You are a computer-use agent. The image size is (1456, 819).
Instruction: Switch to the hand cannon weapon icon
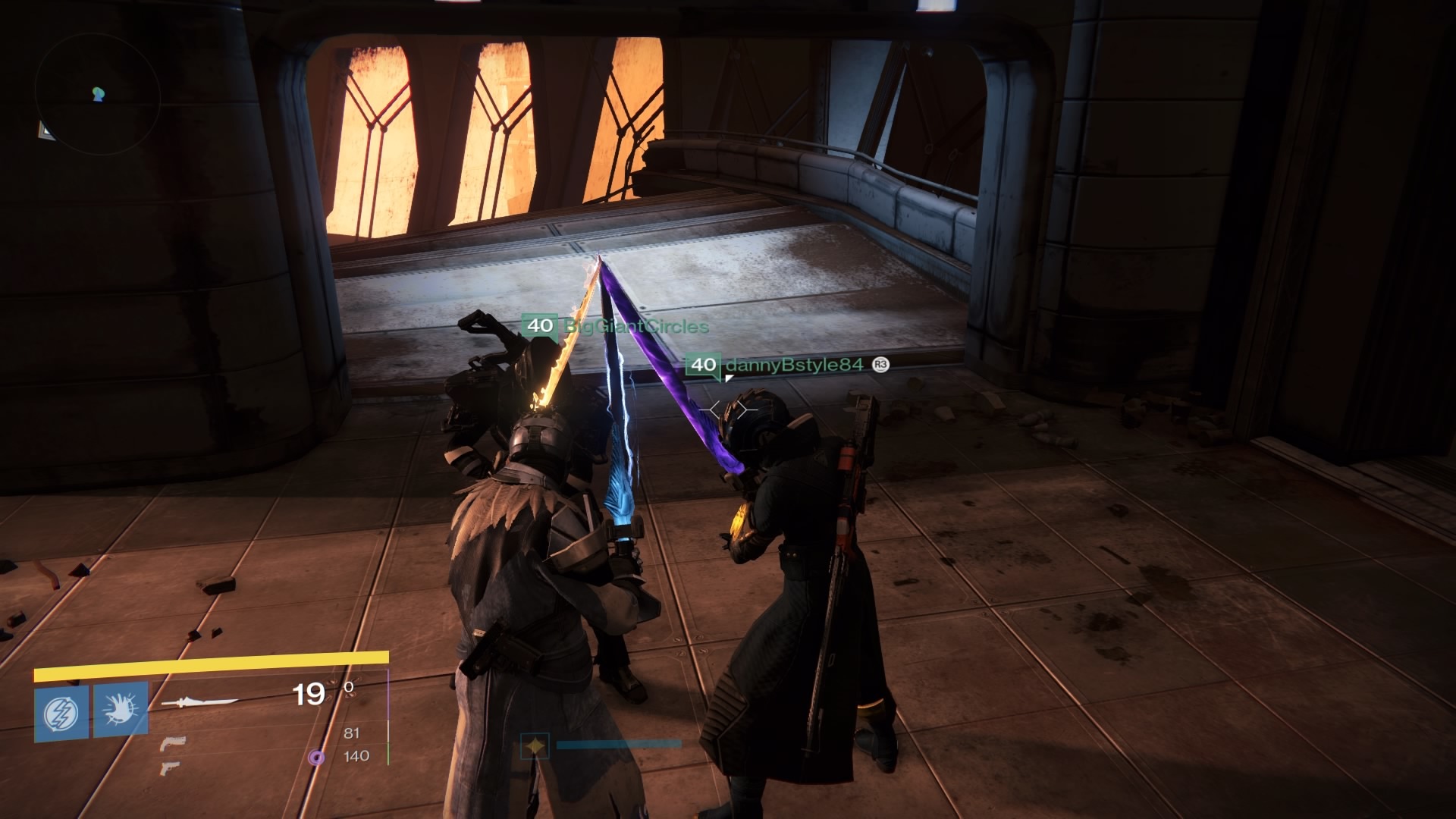[173, 742]
